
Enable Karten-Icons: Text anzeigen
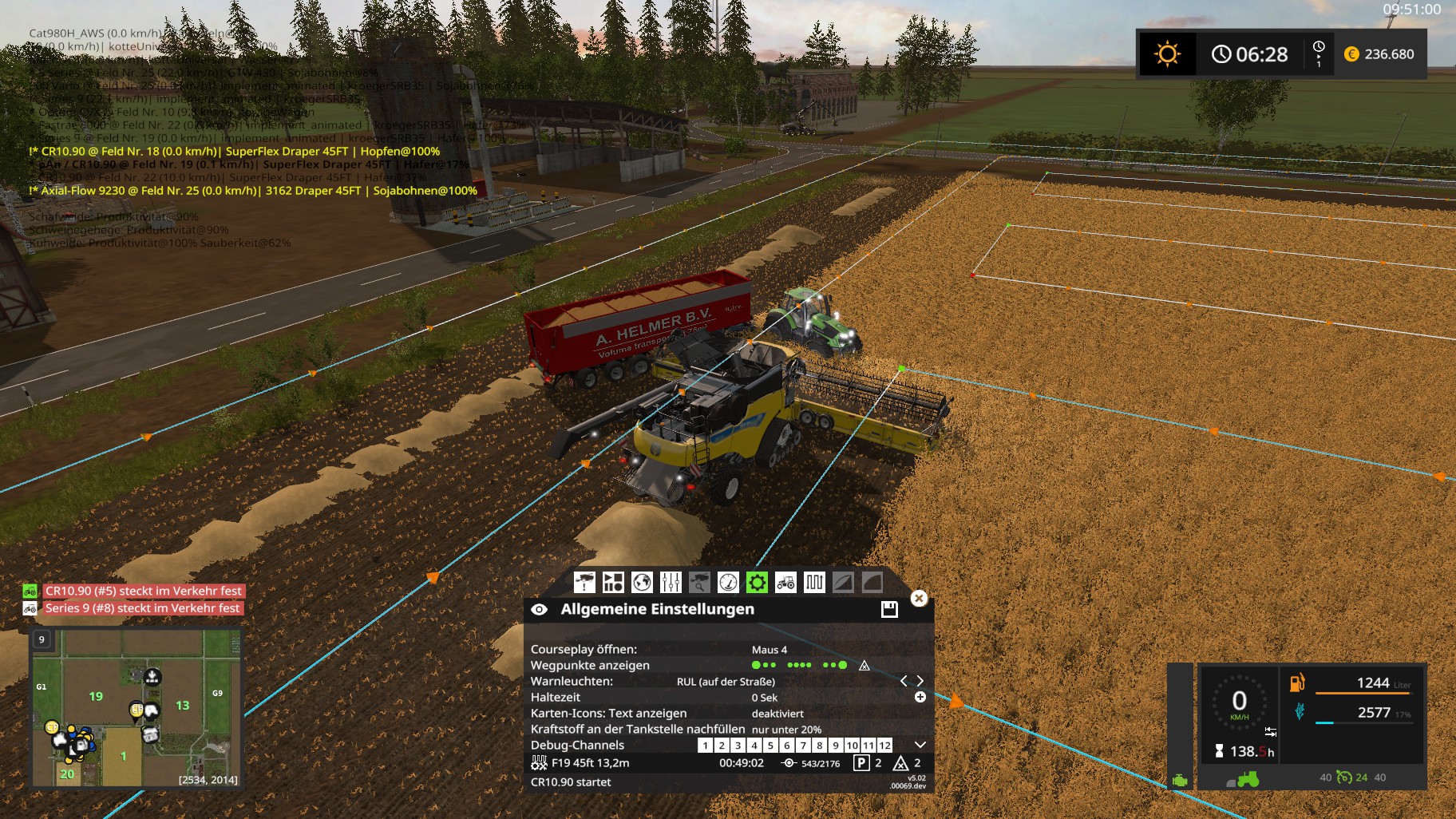click(x=777, y=714)
